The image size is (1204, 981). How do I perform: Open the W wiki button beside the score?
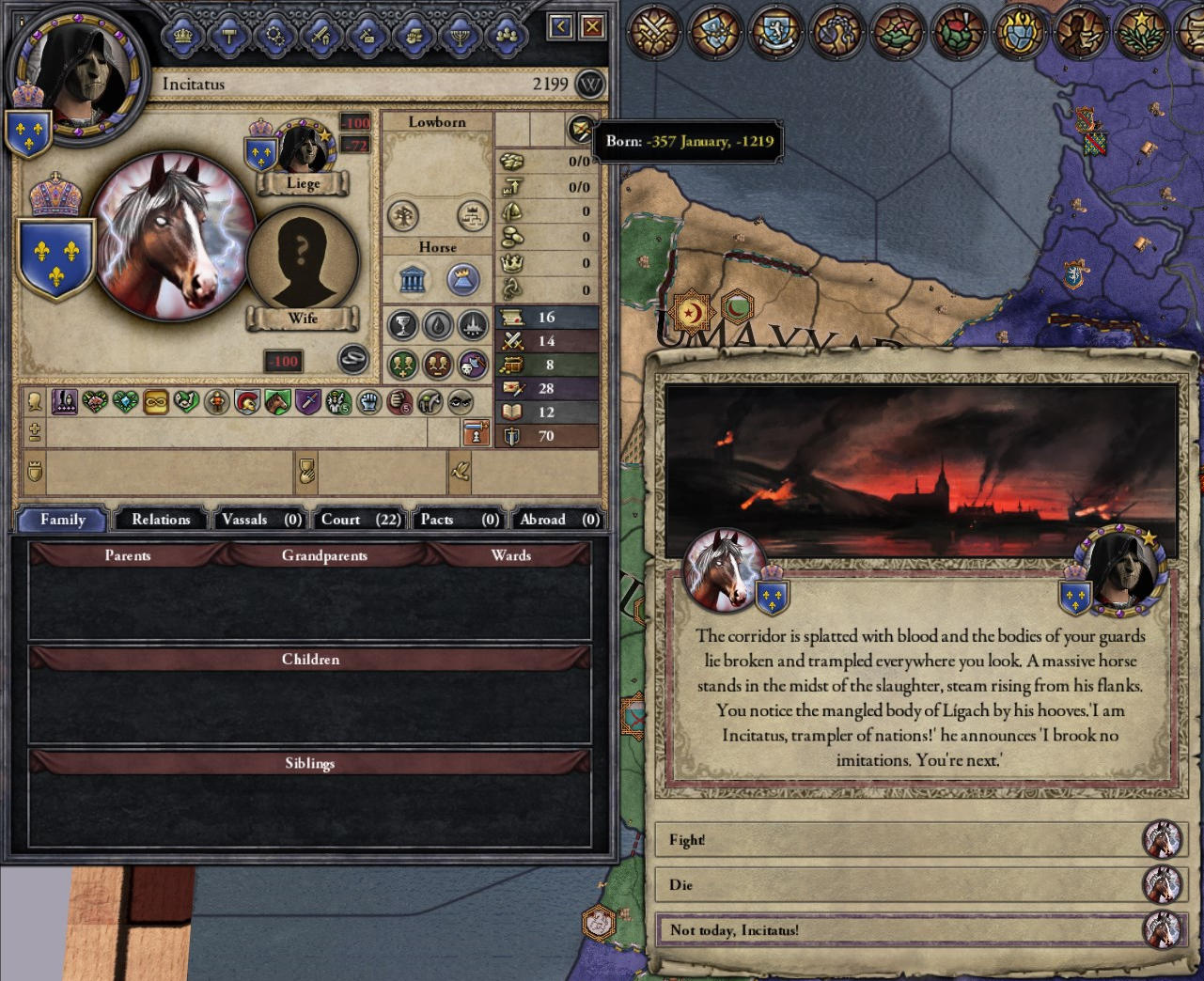590,84
